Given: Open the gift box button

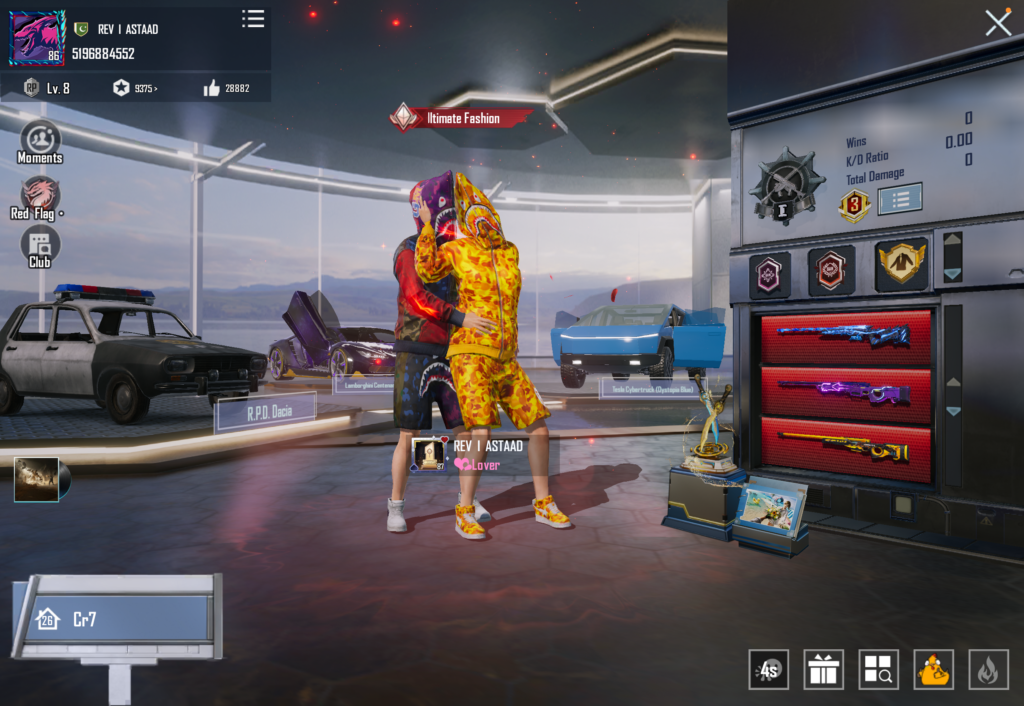Looking at the screenshot, I should [x=823, y=669].
